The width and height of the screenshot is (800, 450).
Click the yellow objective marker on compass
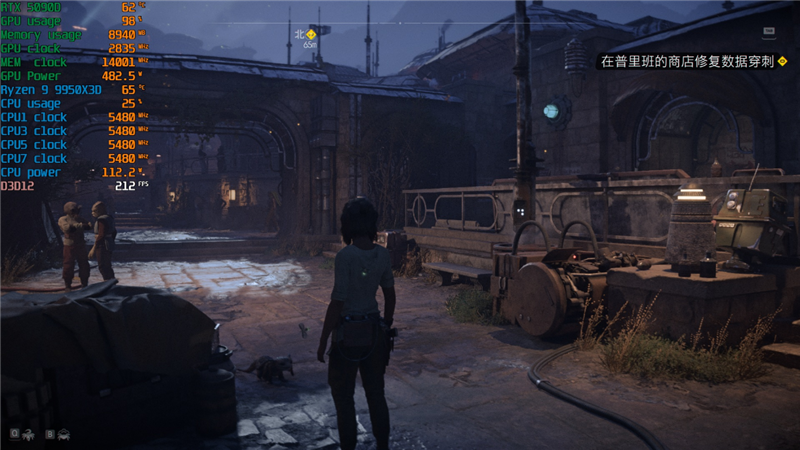coord(311,35)
